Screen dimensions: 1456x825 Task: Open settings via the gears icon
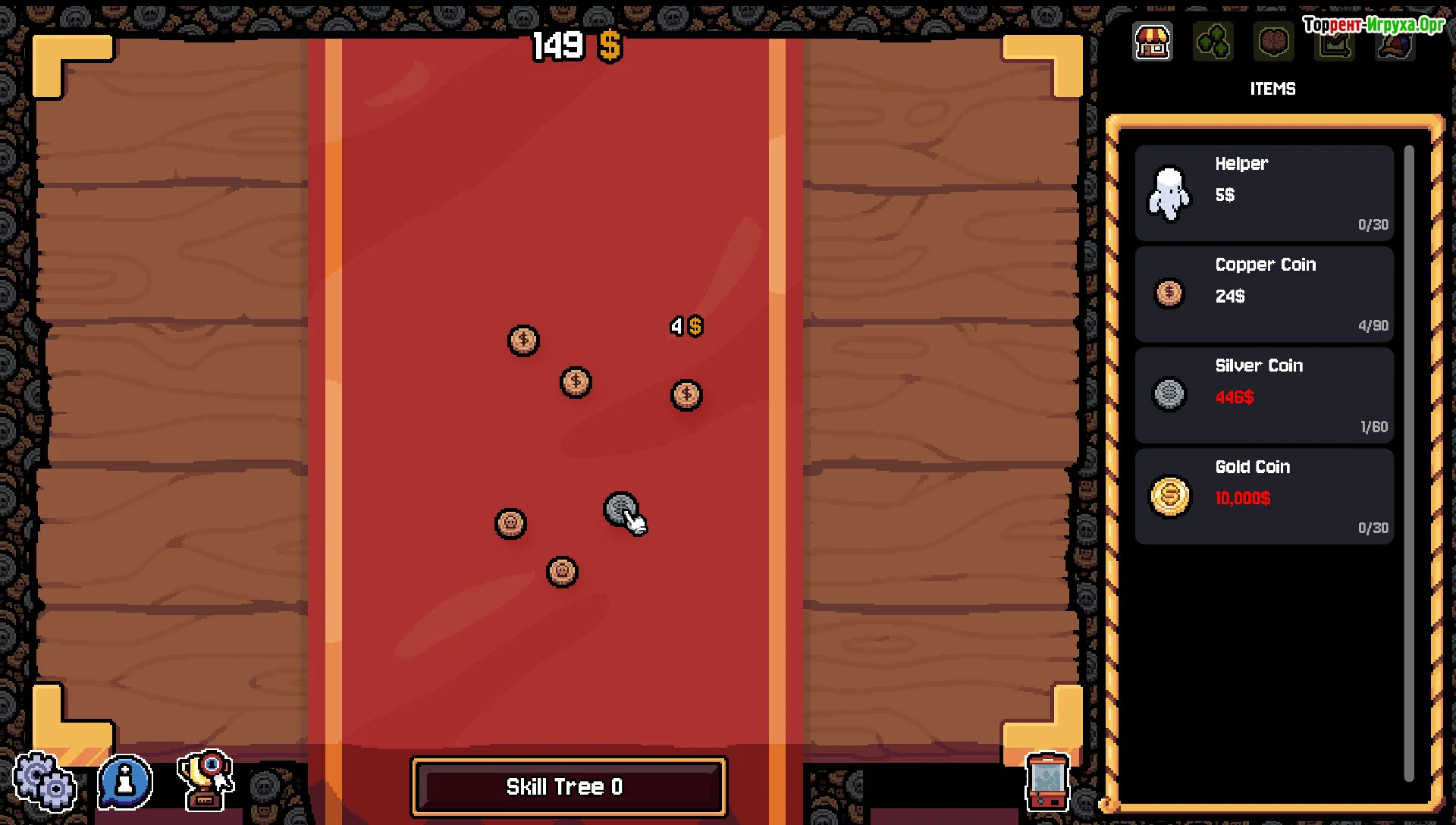[x=44, y=783]
